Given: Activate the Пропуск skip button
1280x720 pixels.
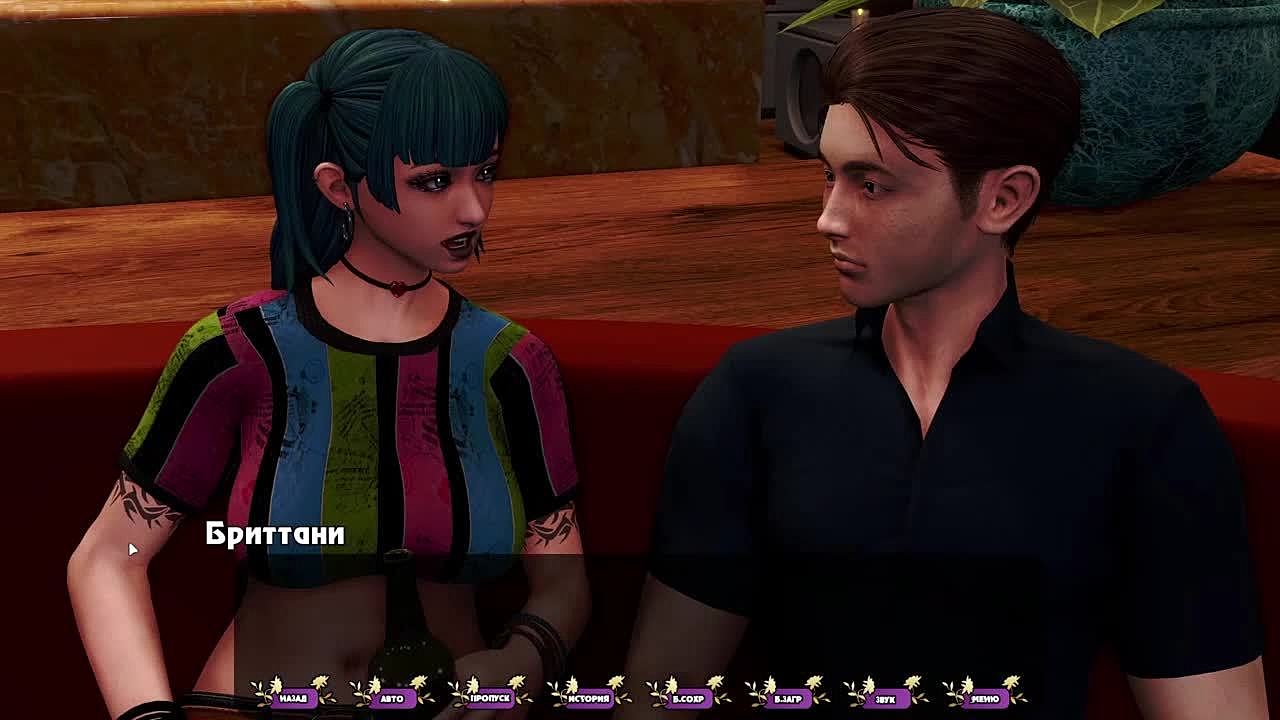Looking at the screenshot, I should 491,697.
